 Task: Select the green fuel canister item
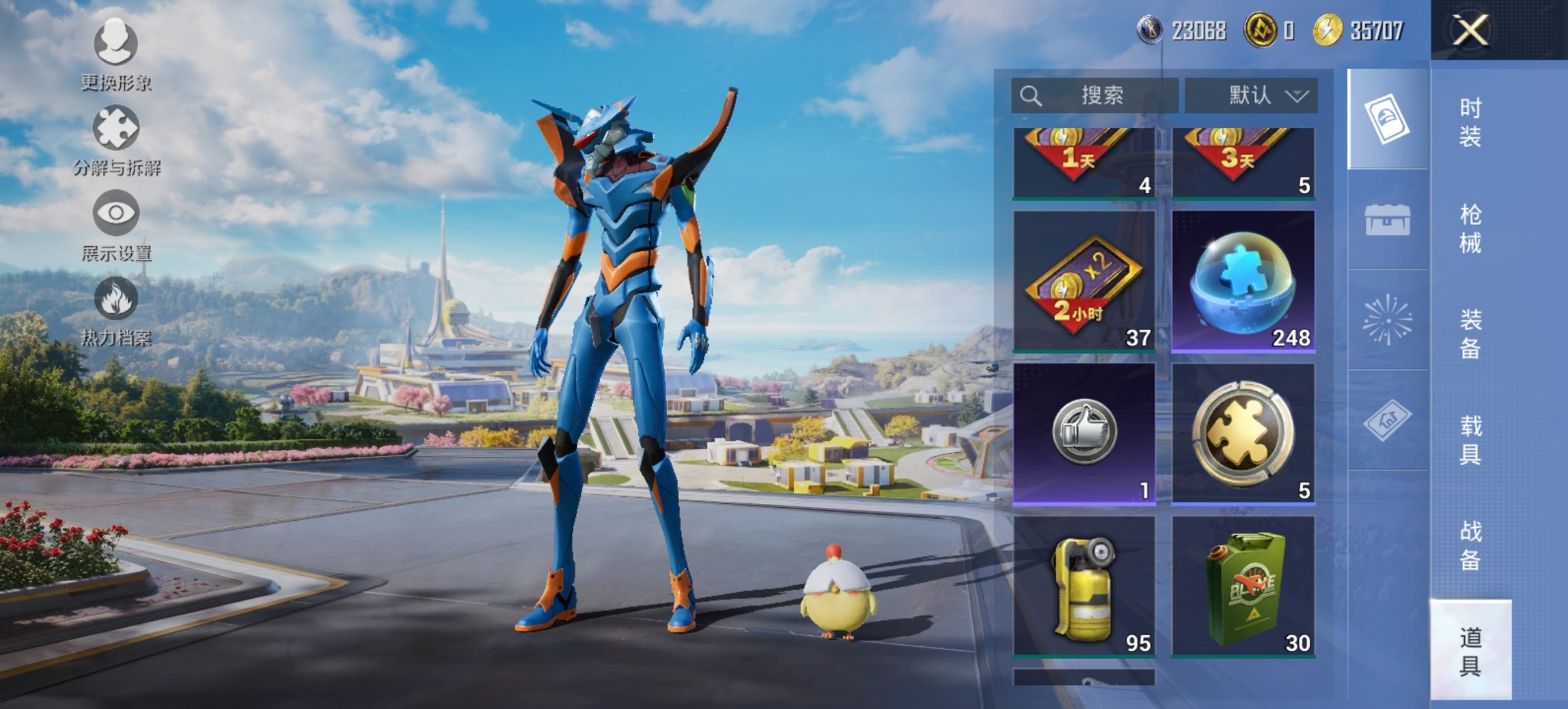tap(1243, 586)
